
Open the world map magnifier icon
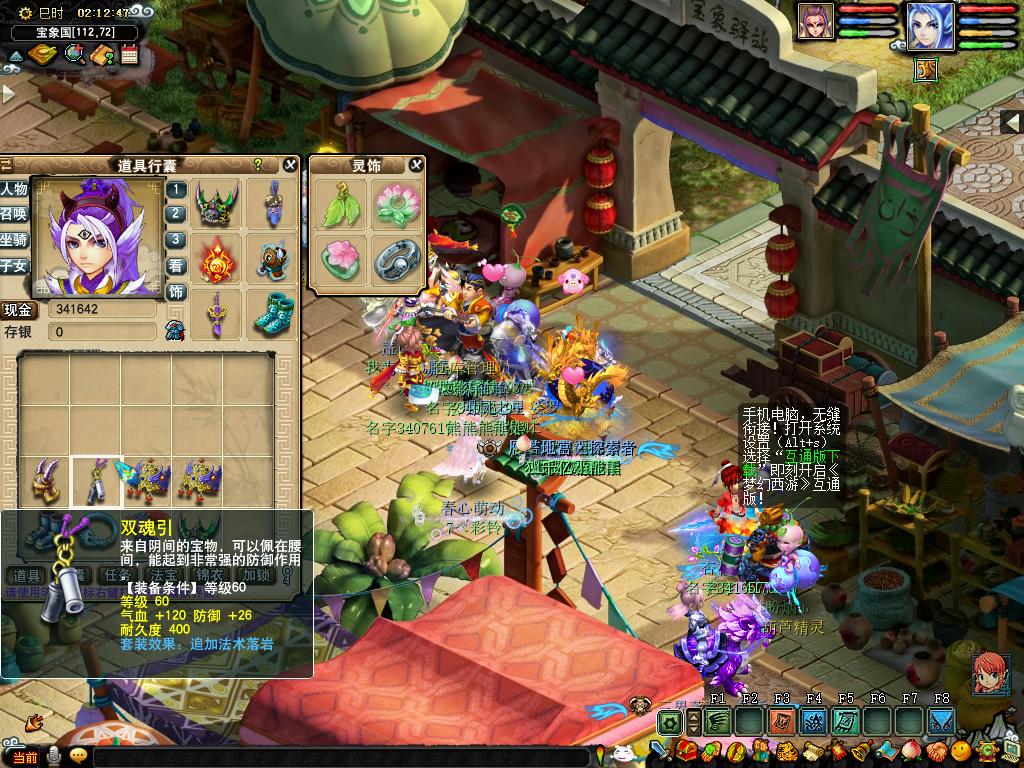74,54
